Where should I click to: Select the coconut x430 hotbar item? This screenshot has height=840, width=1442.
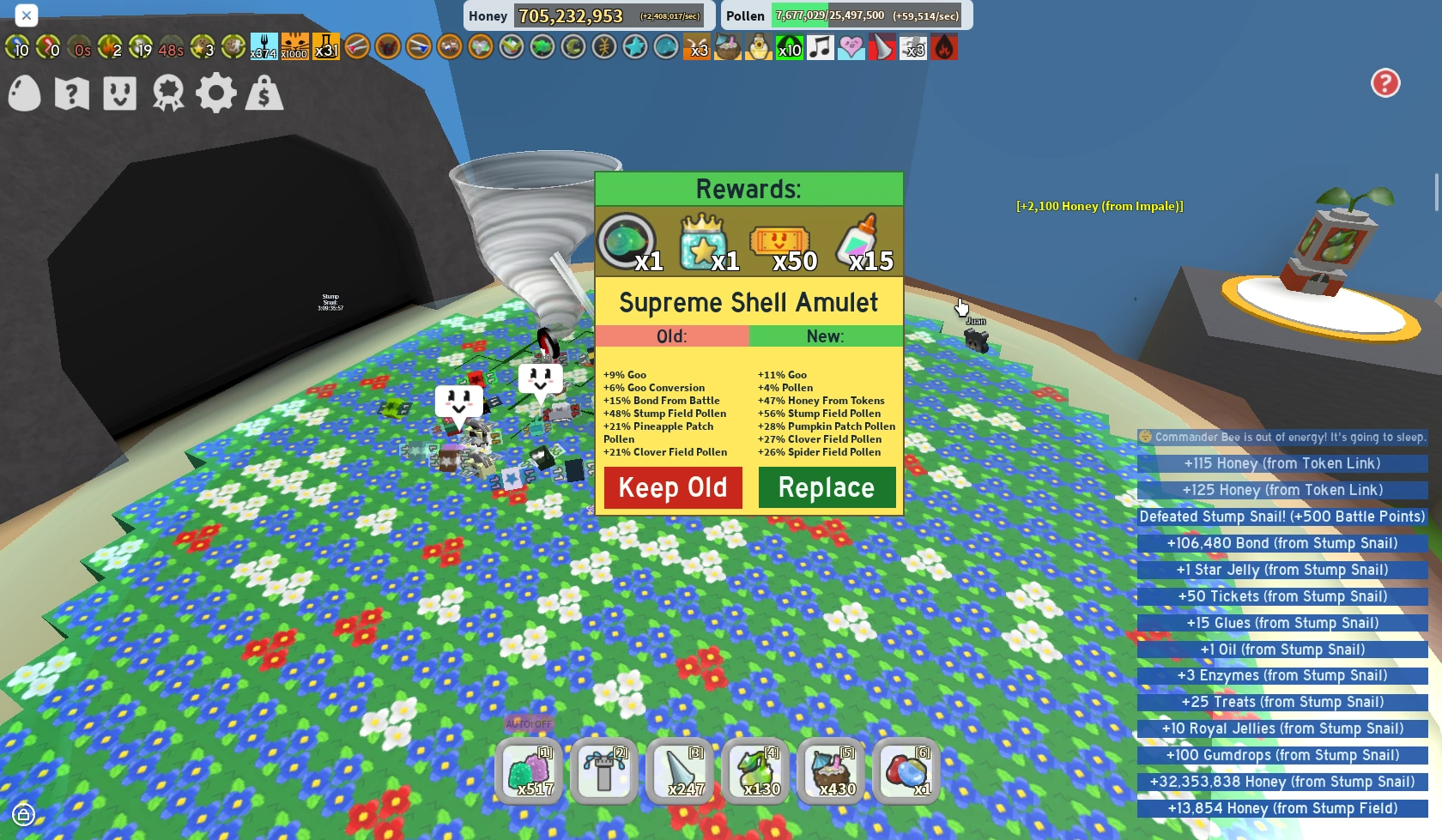click(x=831, y=771)
